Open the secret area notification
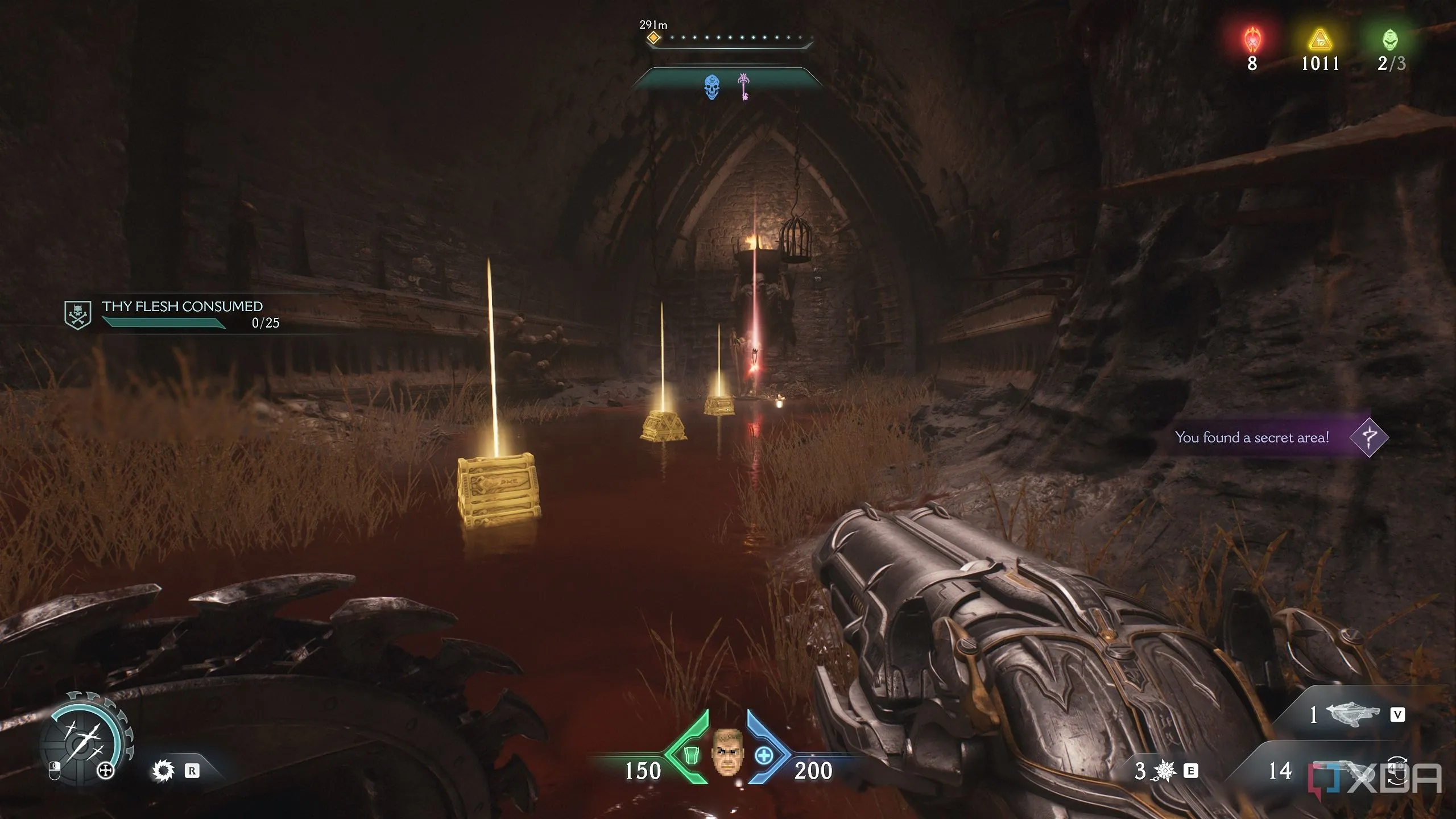Image resolution: width=1456 pixels, height=819 pixels. (1251, 437)
